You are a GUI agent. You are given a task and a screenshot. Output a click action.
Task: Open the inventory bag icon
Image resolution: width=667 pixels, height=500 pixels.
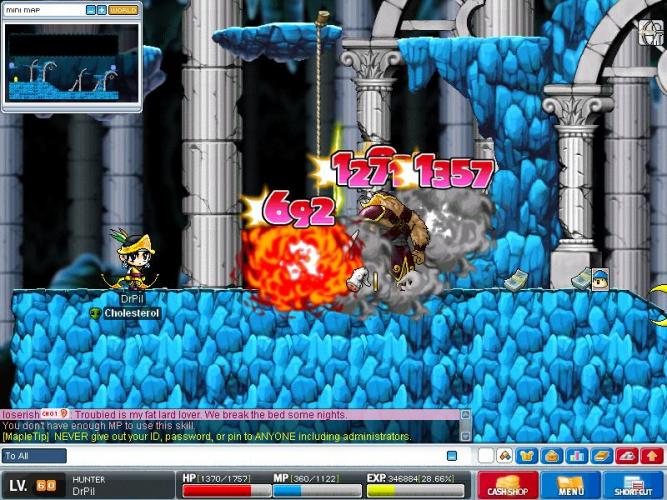tap(551, 456)
